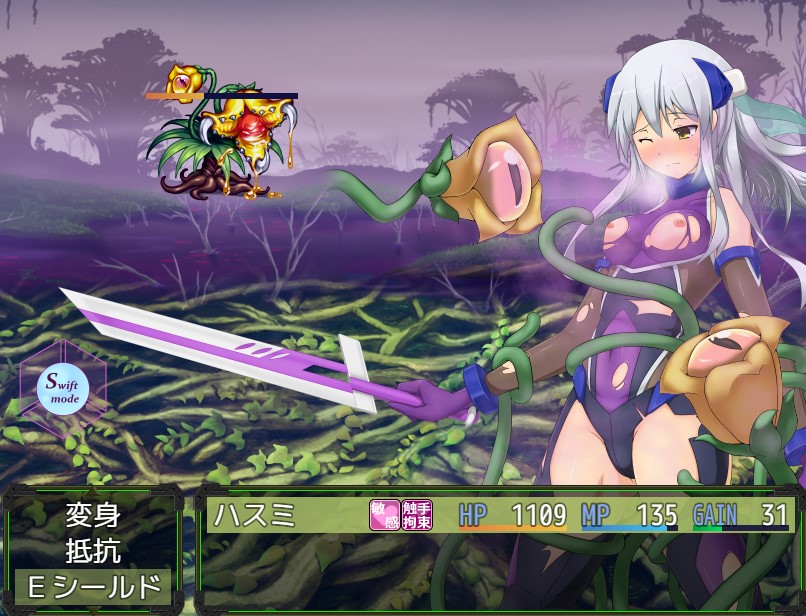The image size is (806, 616).
Task: Click the 触手拘束 status icon
Action: [x=417, y=514]
